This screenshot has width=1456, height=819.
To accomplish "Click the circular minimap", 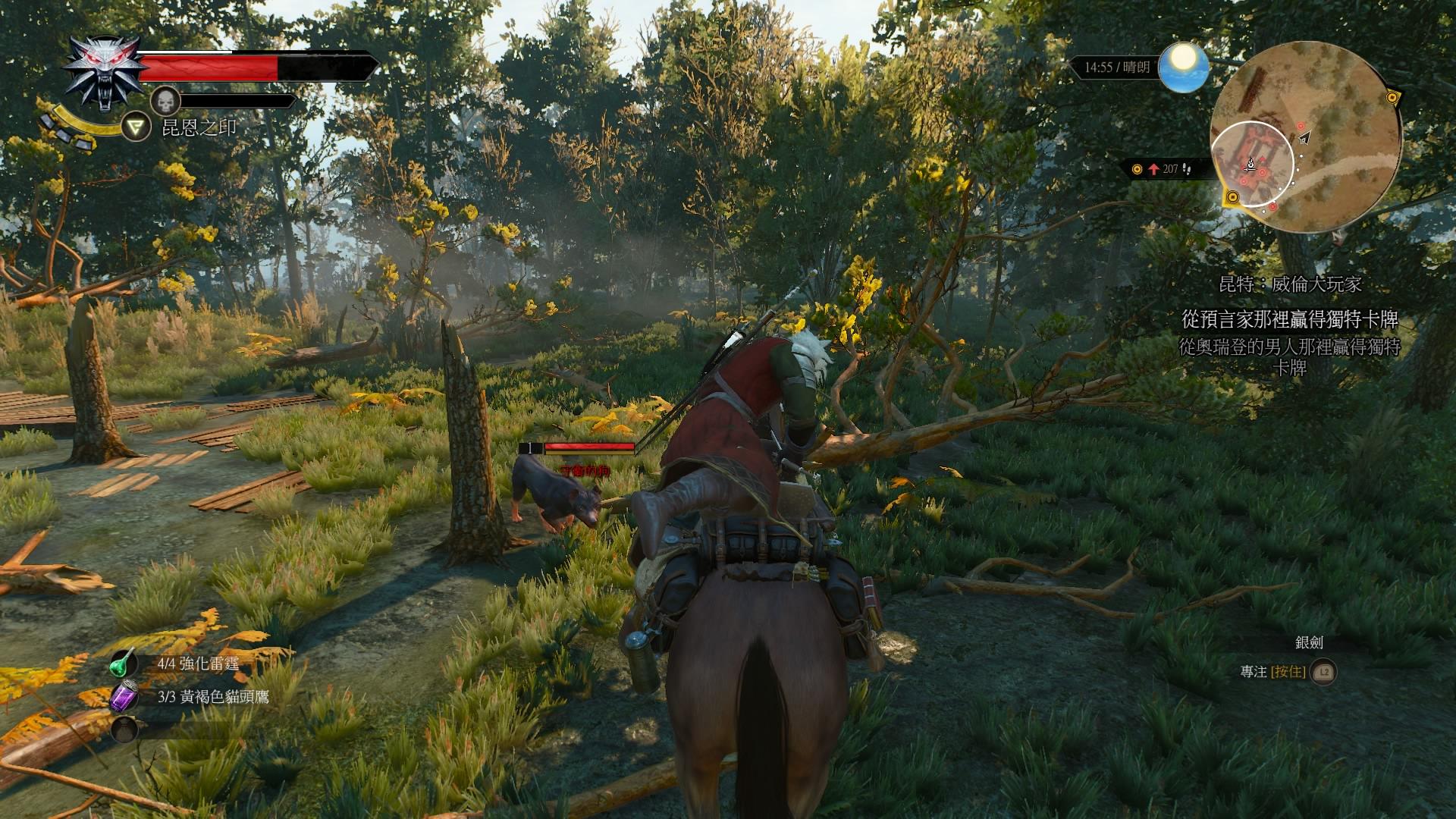I will [1305, 137].
